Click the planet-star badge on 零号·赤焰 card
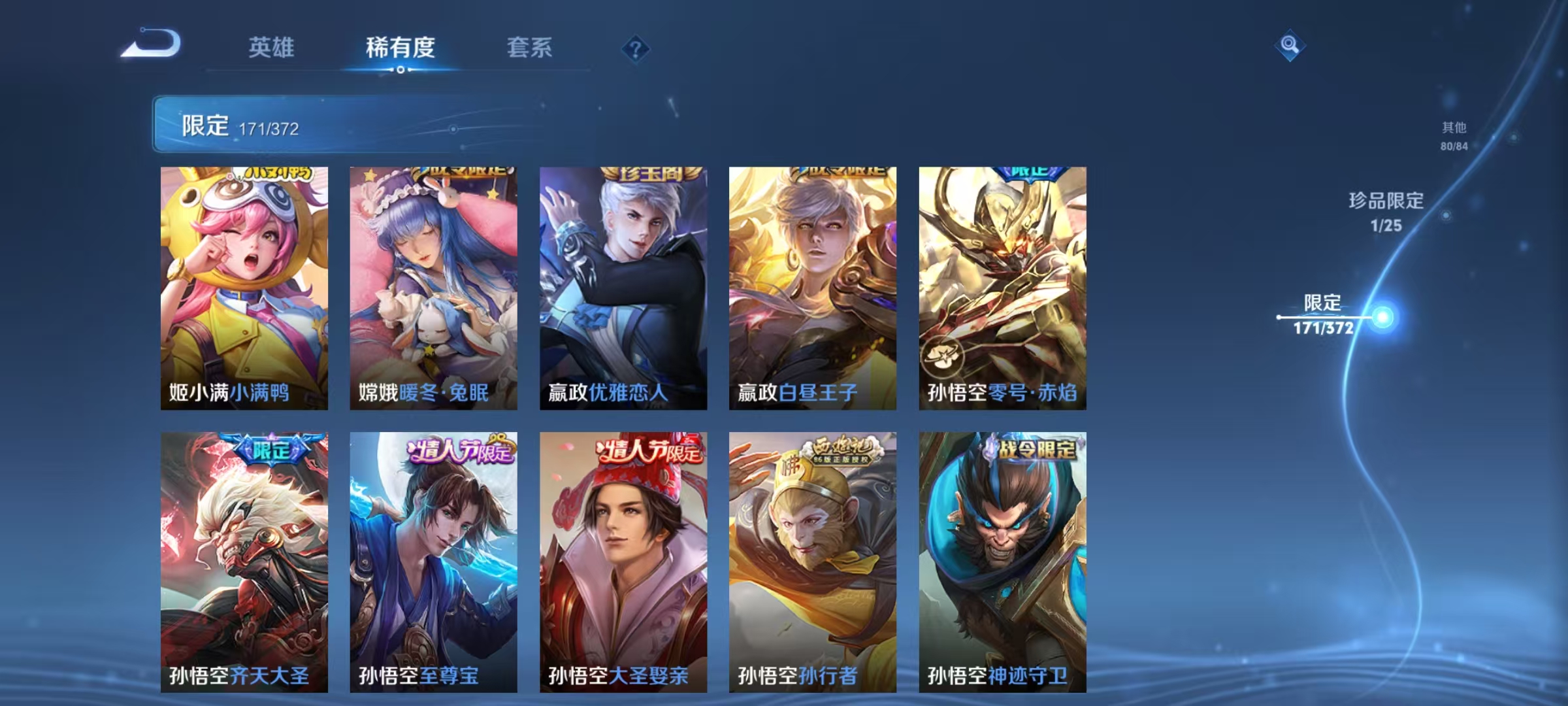Screen dimensions: 1568x706 (943, 356)
